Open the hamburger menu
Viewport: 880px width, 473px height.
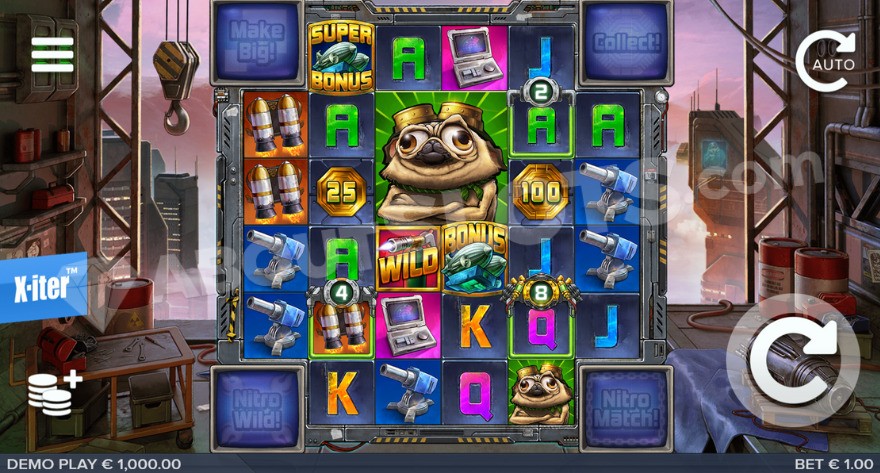52,54
